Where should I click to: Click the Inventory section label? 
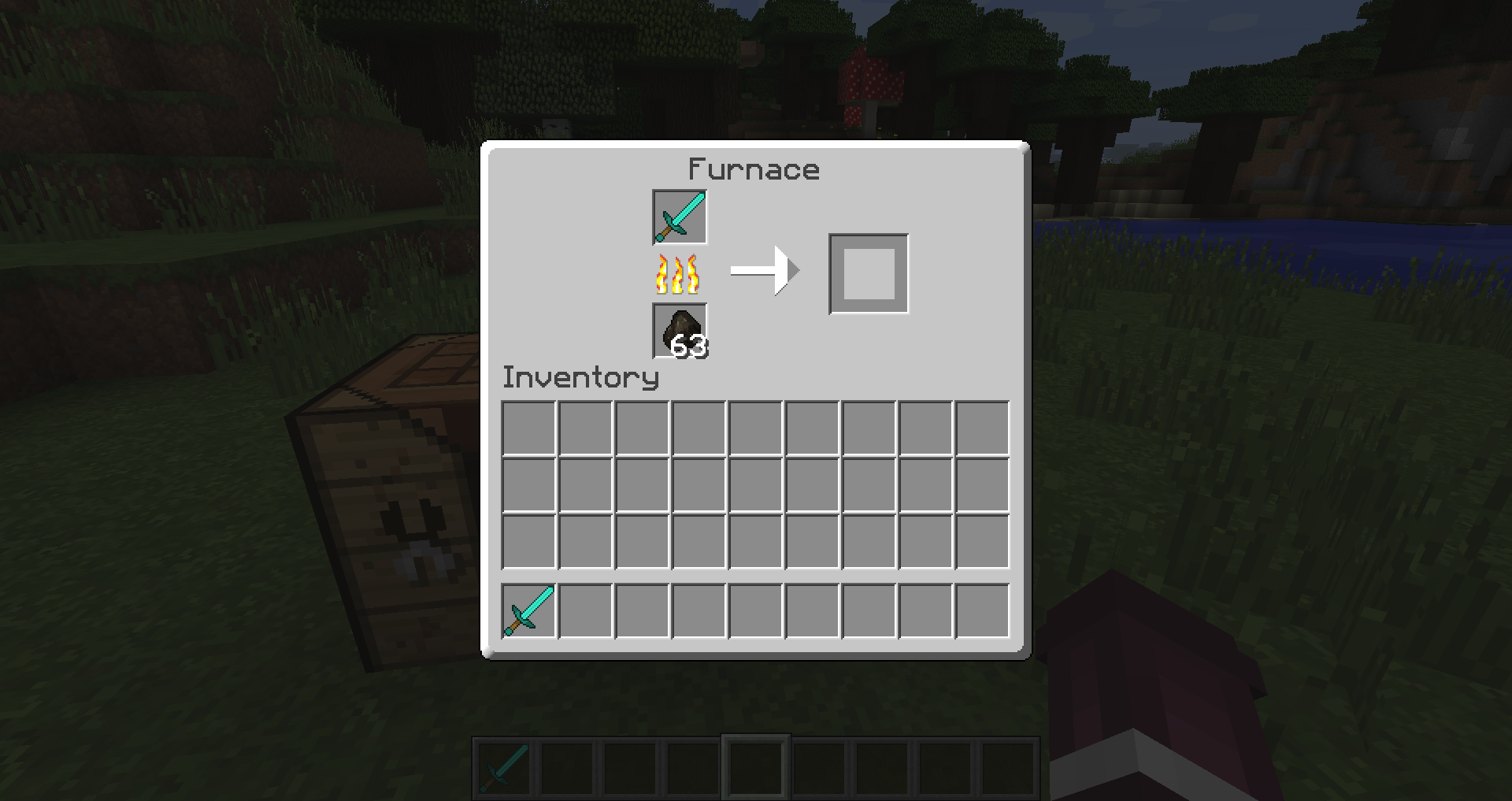click(580, 377)
